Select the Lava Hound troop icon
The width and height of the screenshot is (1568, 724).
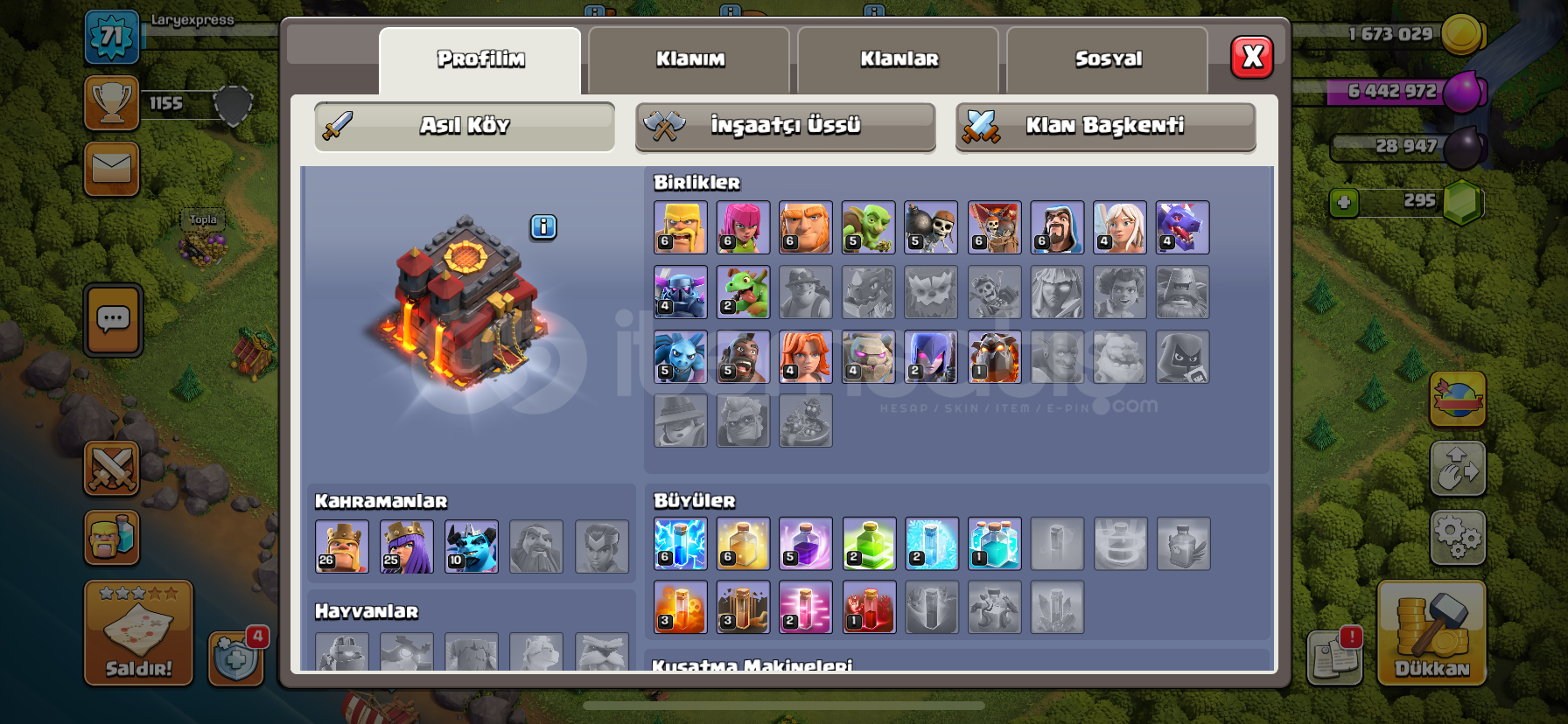coord(994,357)
